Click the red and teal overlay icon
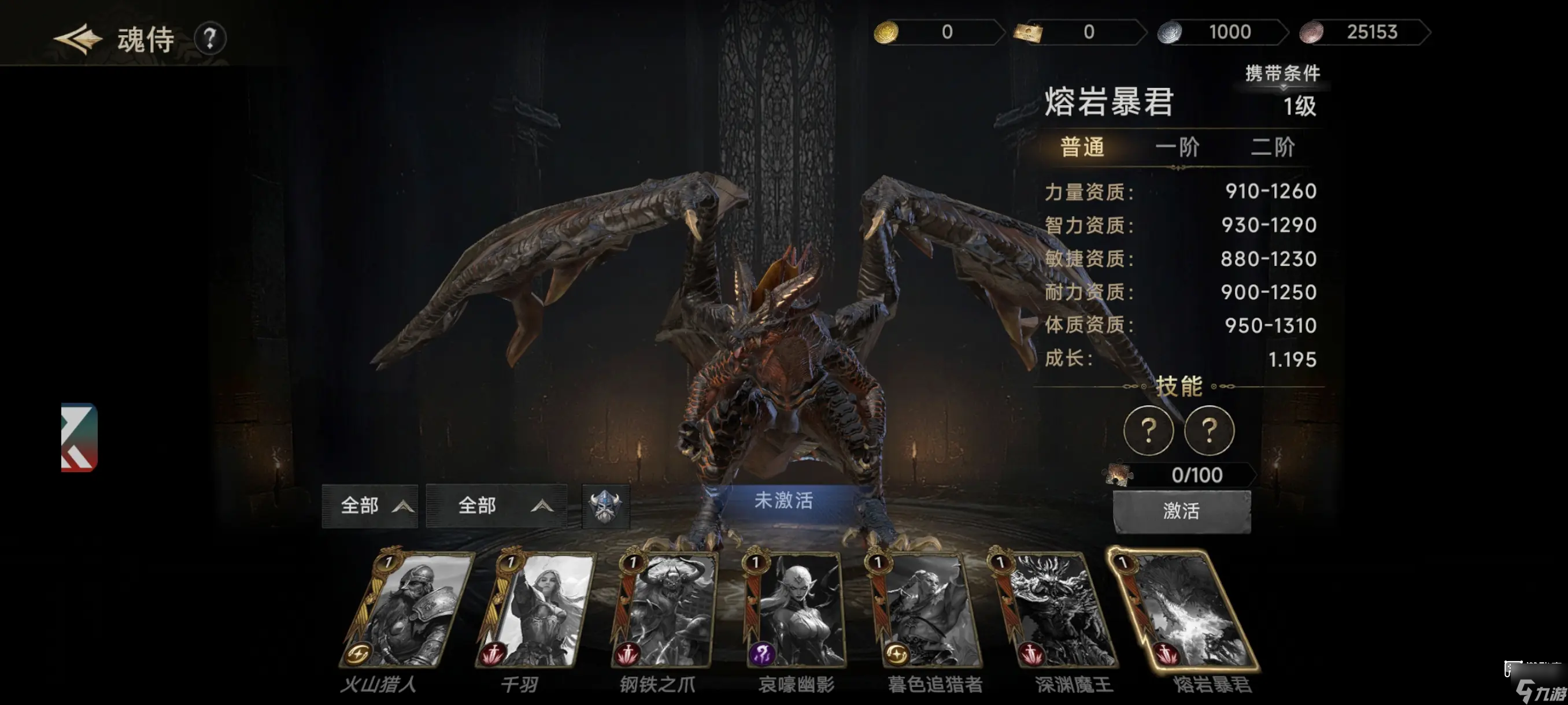The image size is (1568, 705). pos(79,437)
